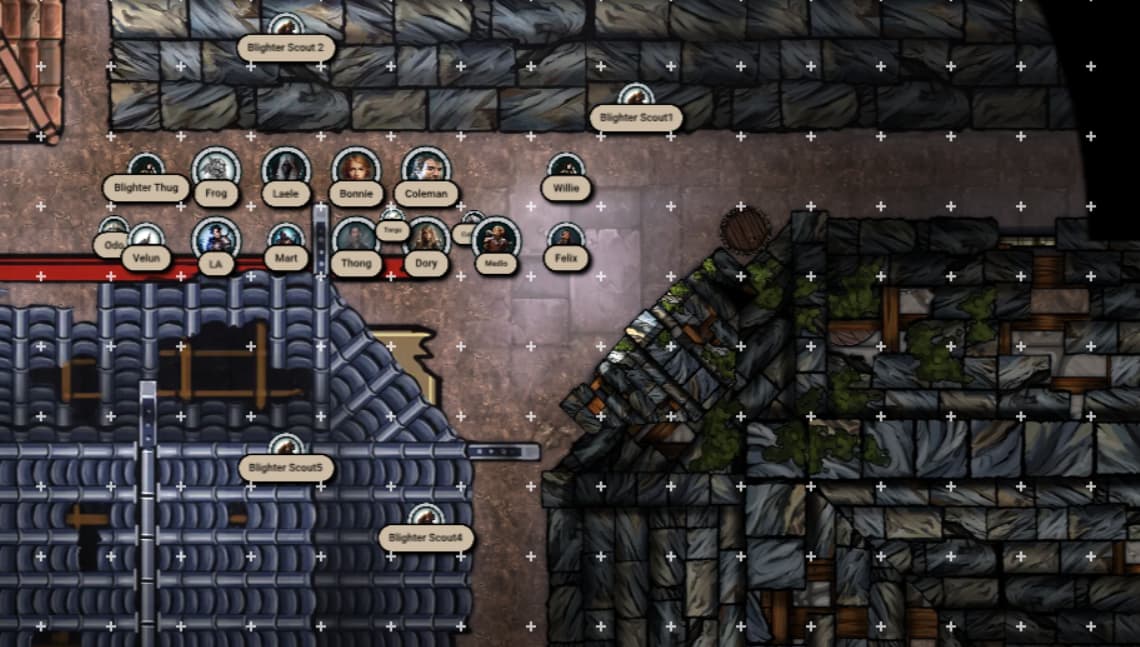Choose Felix's token
1140x647 pixels.
click(x=566, y=238)
